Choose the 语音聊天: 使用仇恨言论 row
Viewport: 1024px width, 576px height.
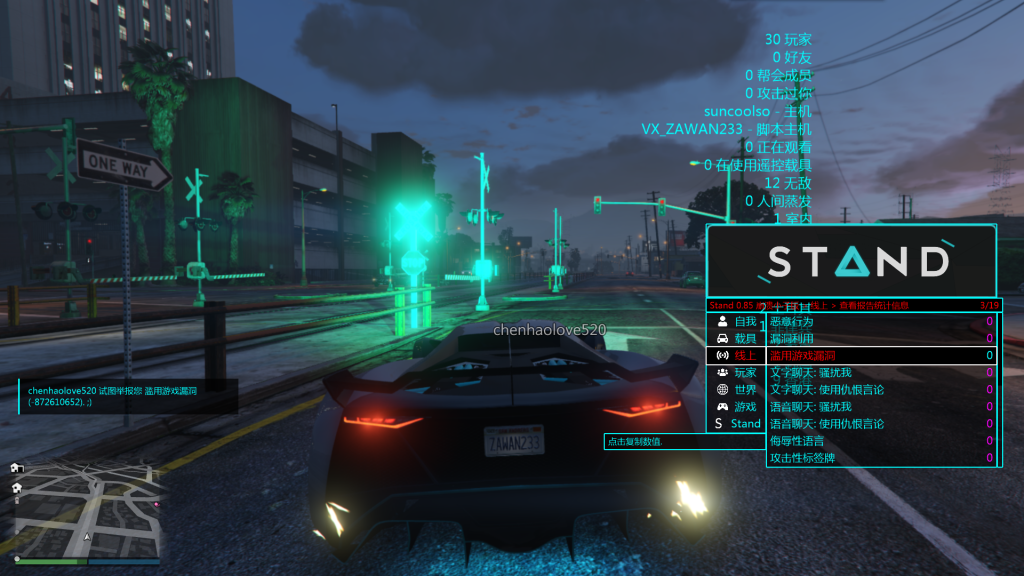click(x=881, y=424)
